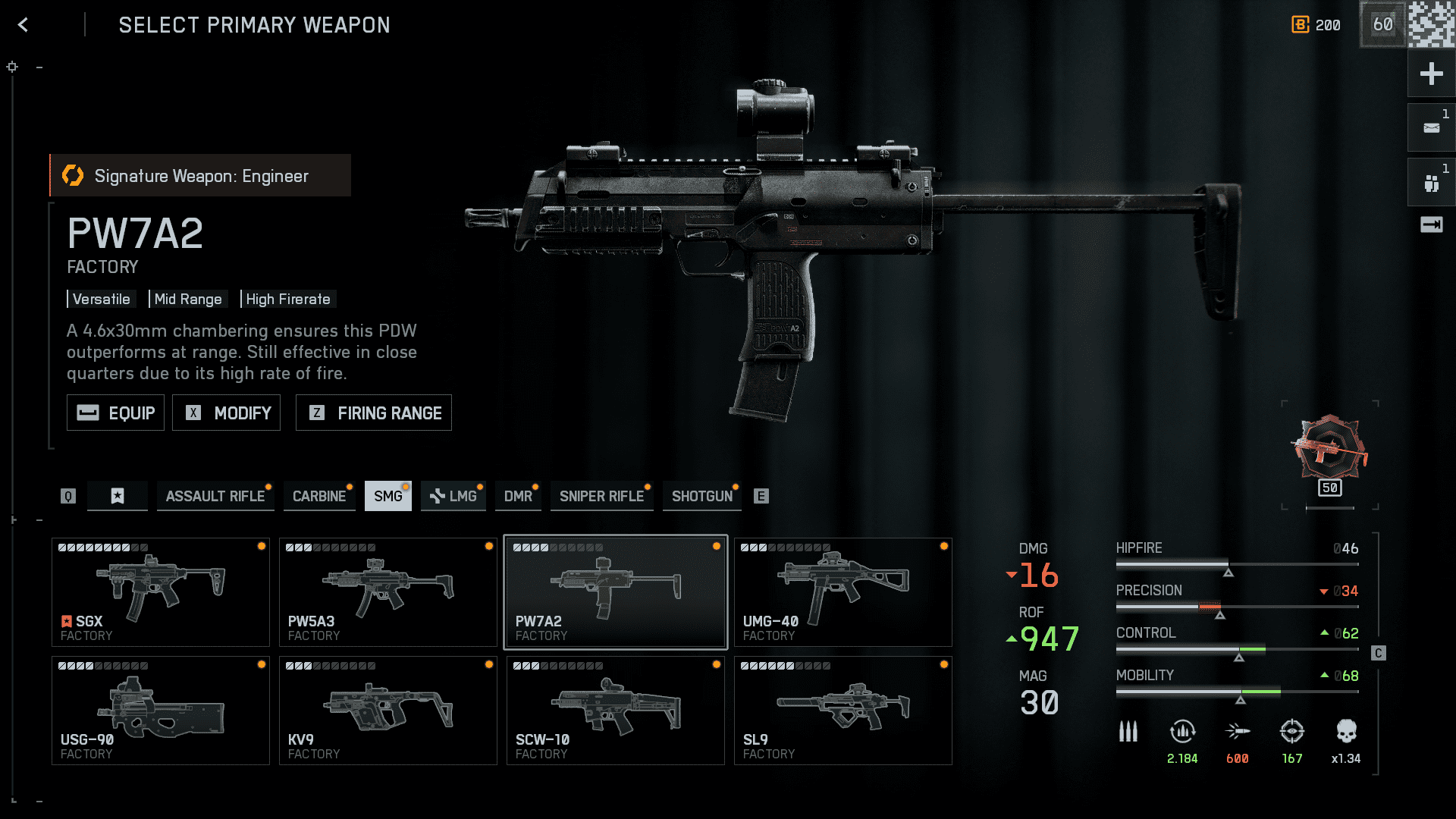Equip the PW7A2 weapon
Image resolution: width=1456 pixels, height=819 pixels.
[115, 413]
